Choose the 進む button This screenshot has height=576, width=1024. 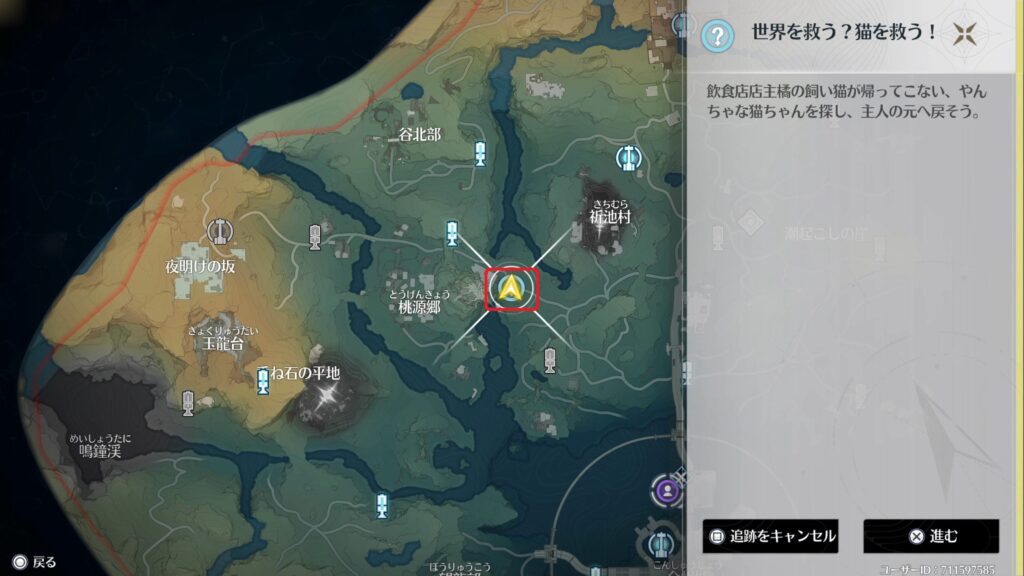[x=931, y=536]
